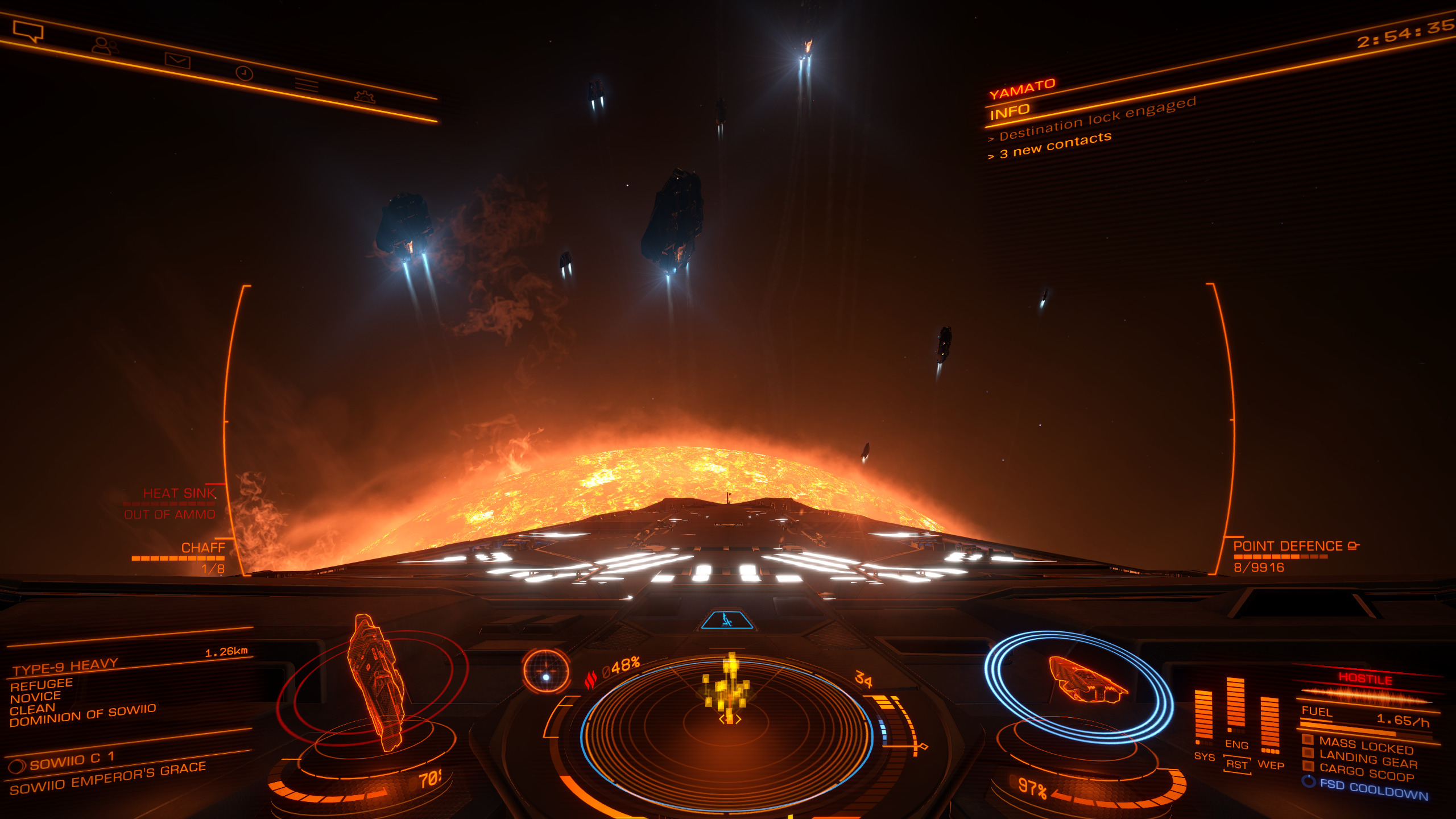Screen dimensions: 1456x819
Task: Select the three-line list comms tab
Action: [x=307, y=85]
